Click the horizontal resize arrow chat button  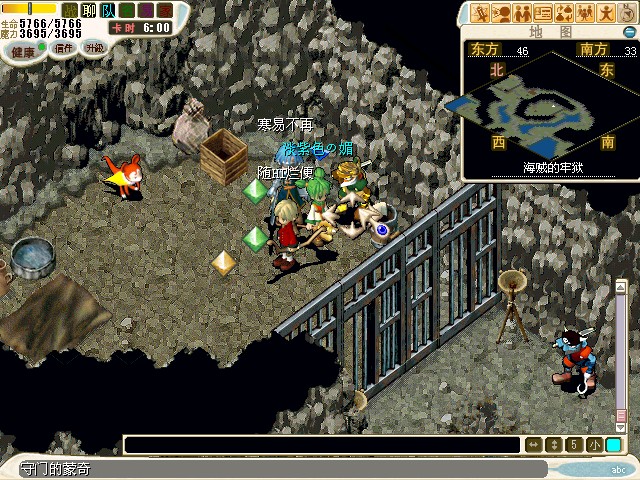coord(533,445)
